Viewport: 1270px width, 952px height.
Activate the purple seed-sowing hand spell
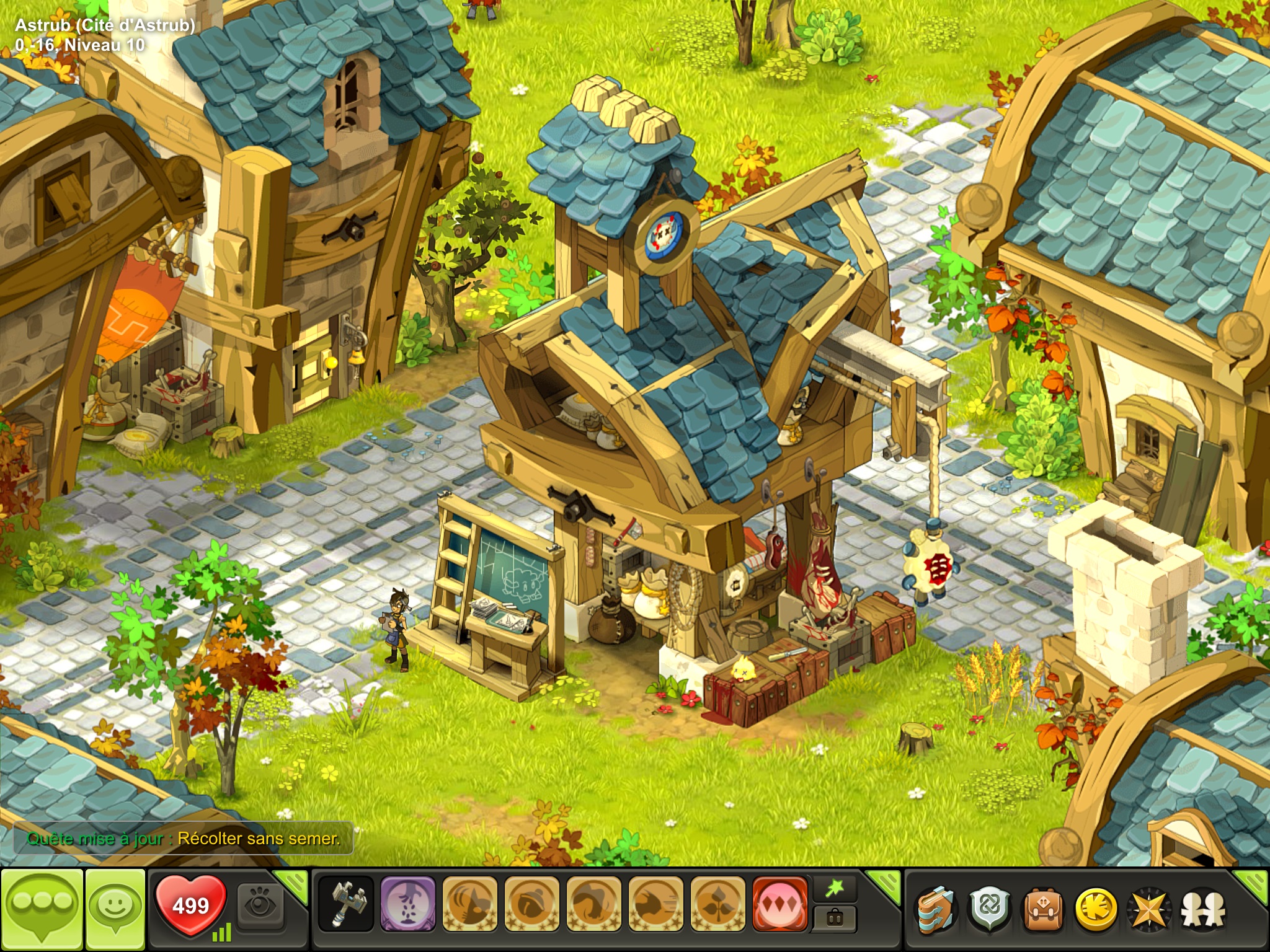407,904
